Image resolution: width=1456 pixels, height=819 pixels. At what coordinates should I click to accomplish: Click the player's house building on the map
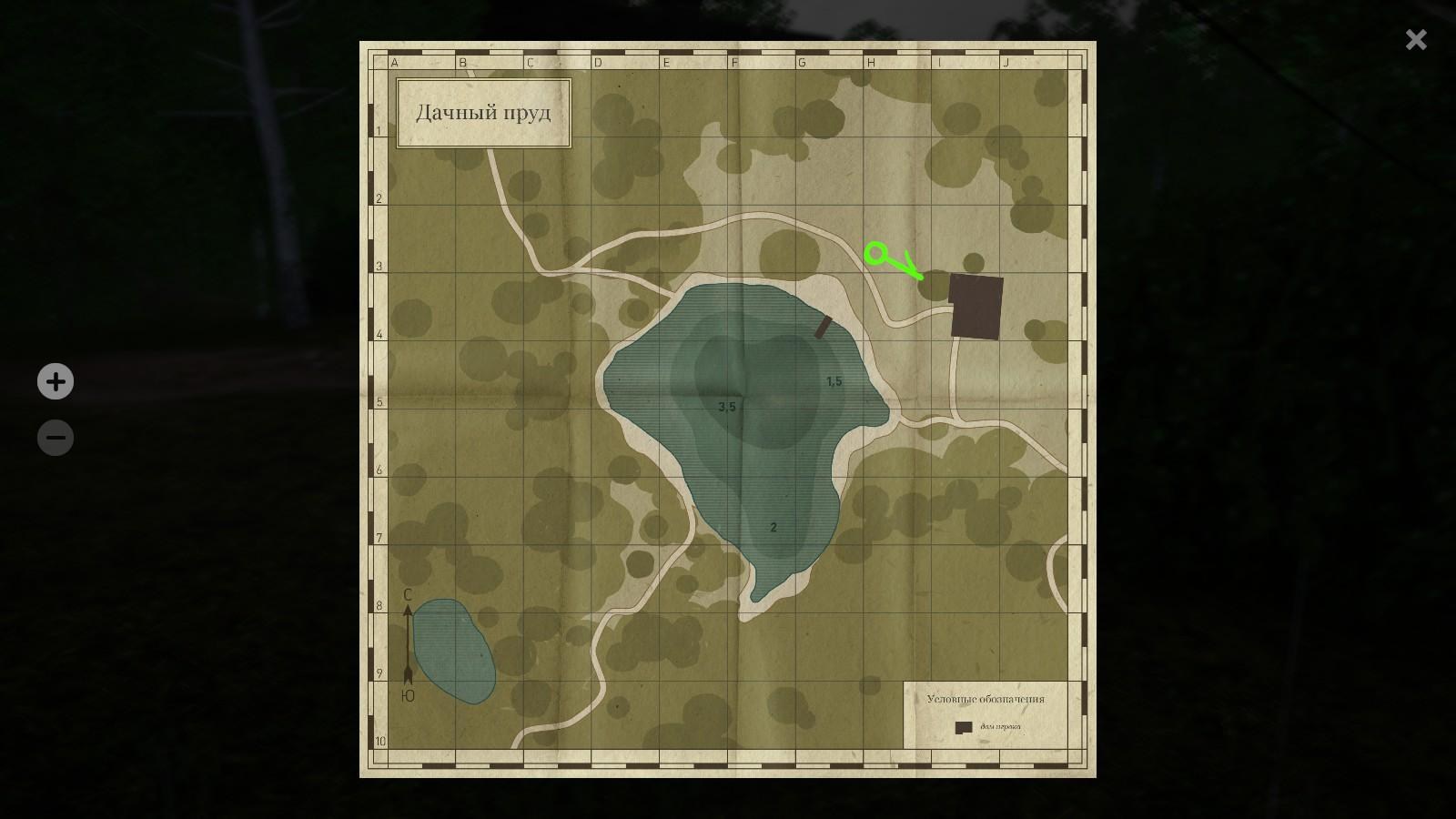[976, 307]
